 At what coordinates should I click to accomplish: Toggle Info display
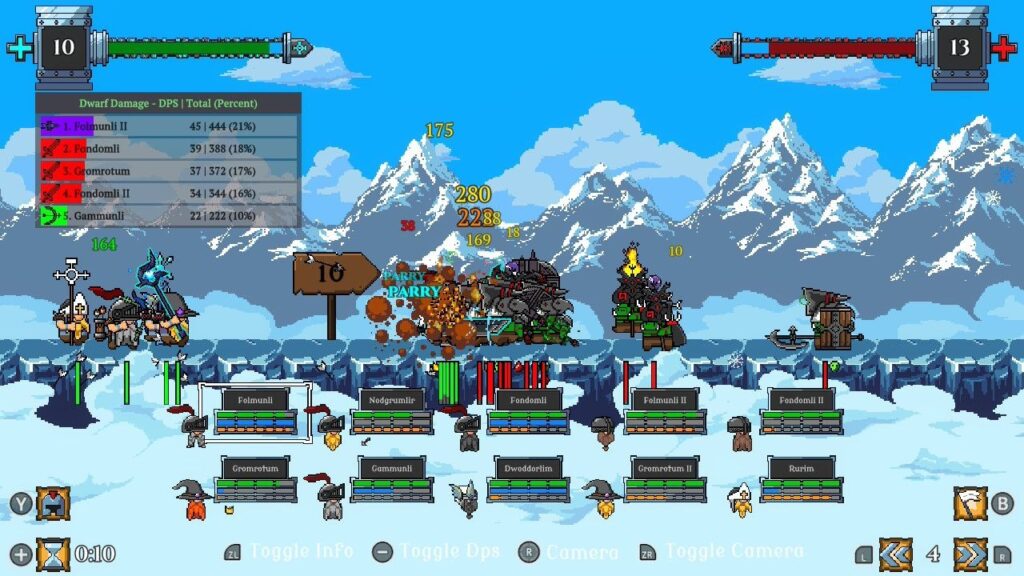point(300,551)
